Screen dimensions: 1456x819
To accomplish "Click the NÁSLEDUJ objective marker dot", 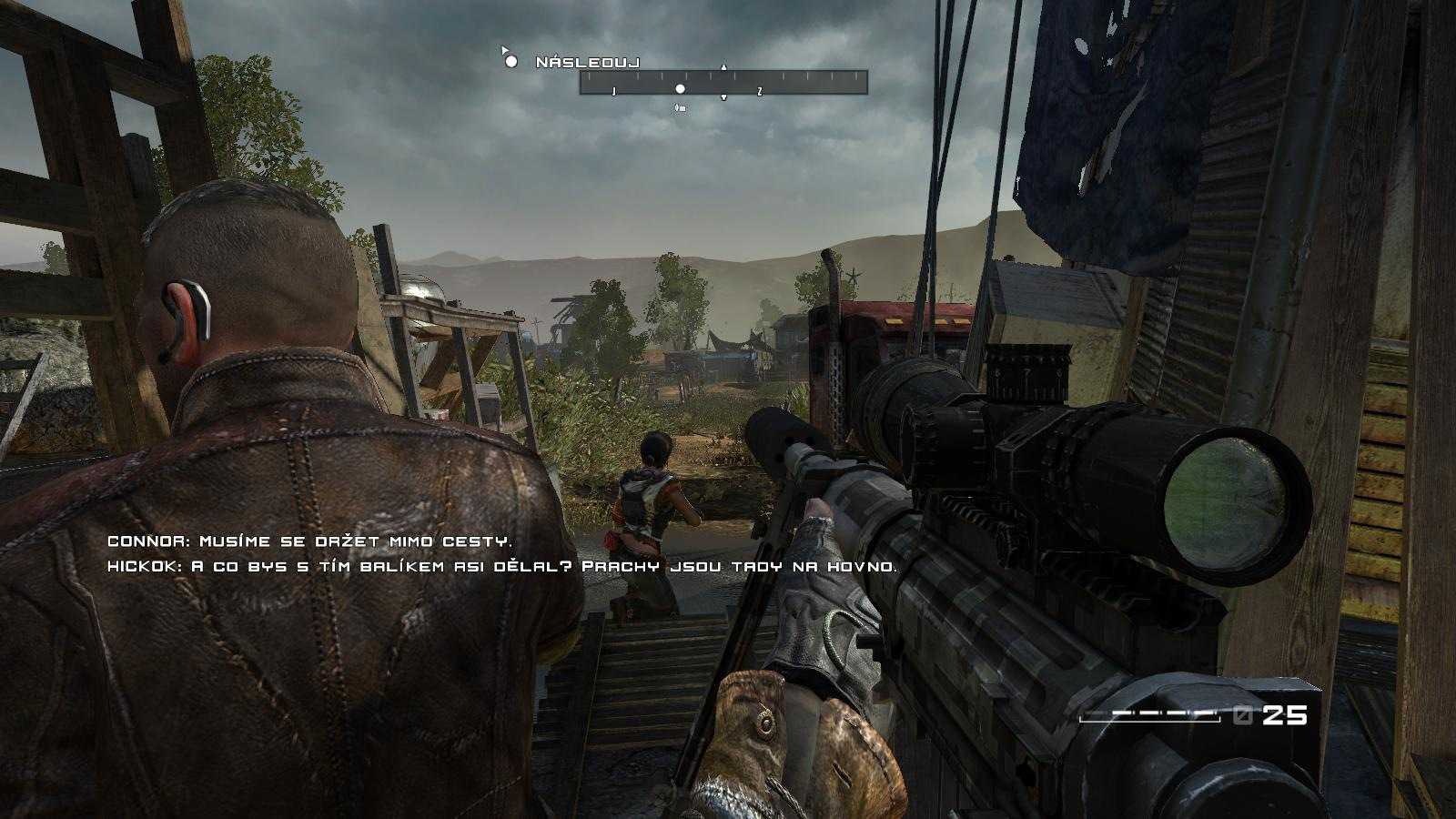I will click(511, 63).
